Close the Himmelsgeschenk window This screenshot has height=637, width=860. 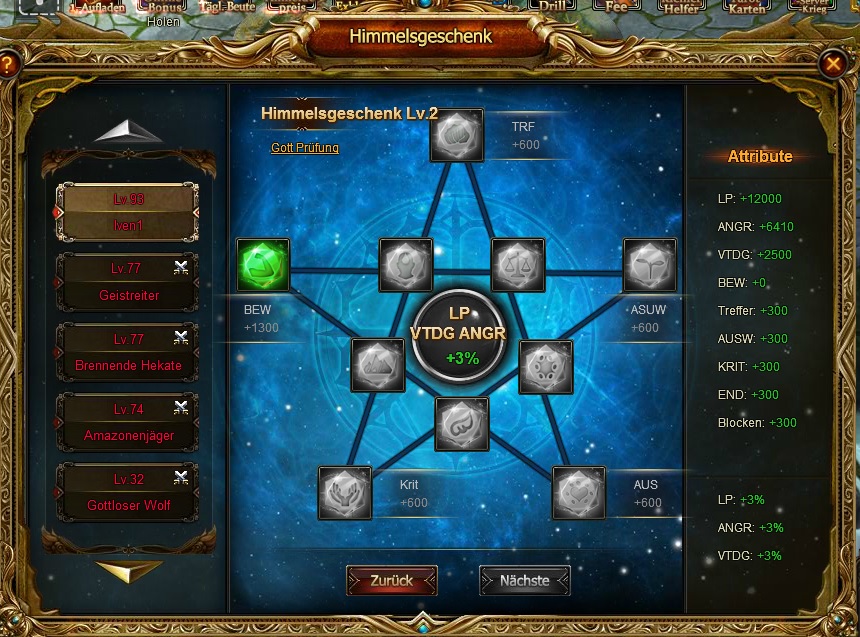click(832, 65)
